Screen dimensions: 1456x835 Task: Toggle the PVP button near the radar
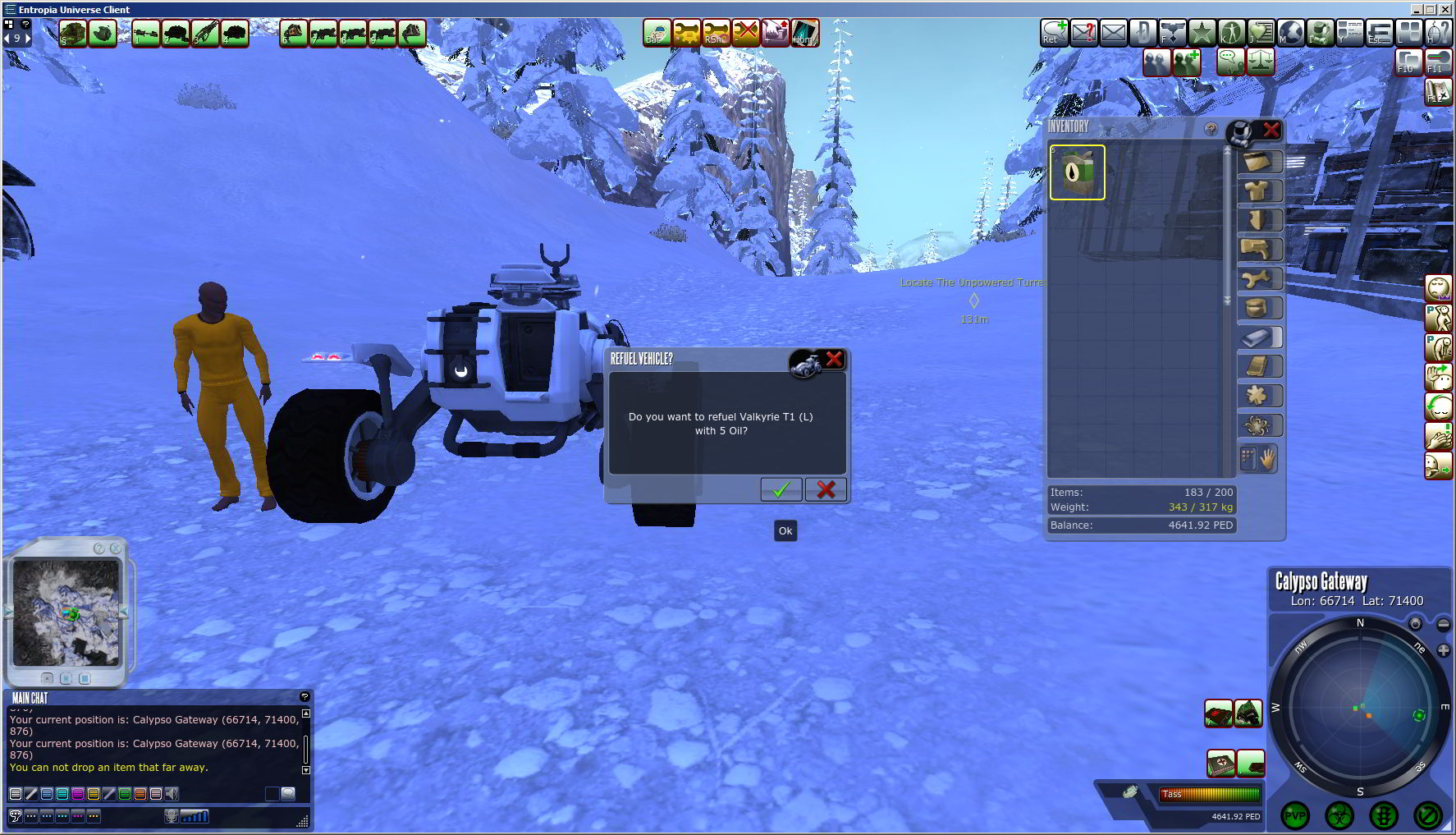(x=1295, y=815)
